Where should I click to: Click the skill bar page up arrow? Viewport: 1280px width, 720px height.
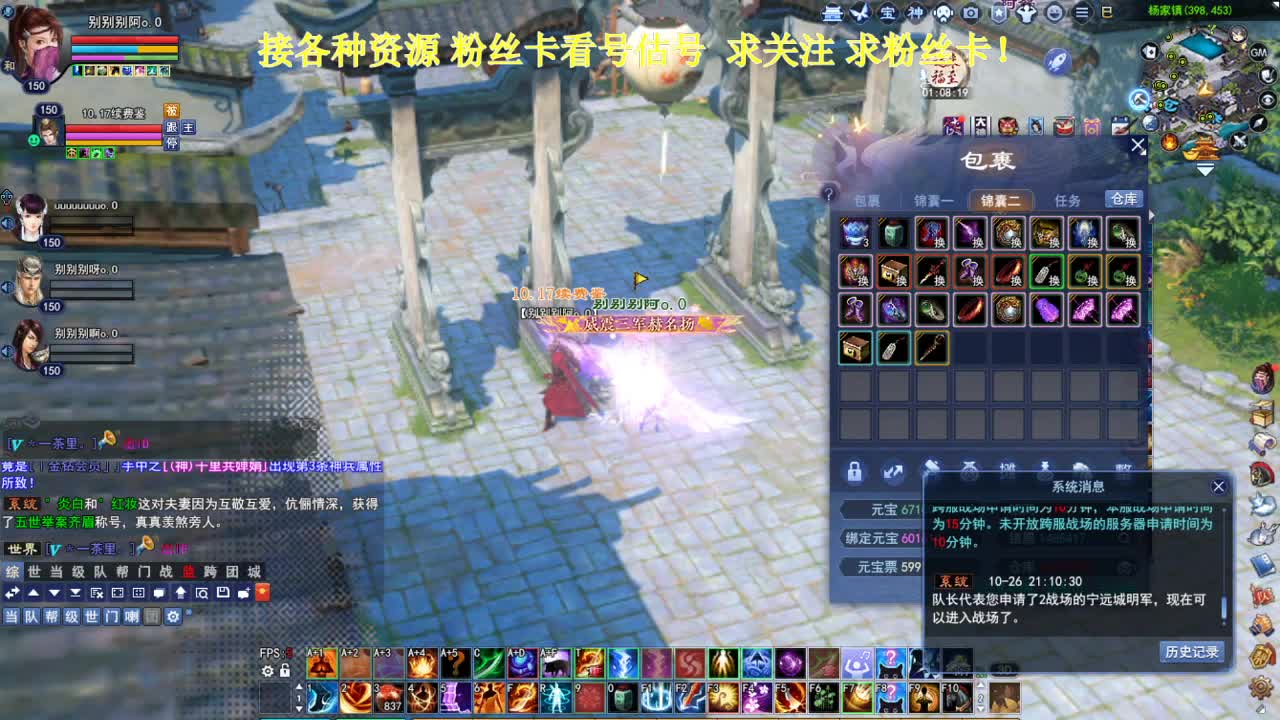click(299, 685)
